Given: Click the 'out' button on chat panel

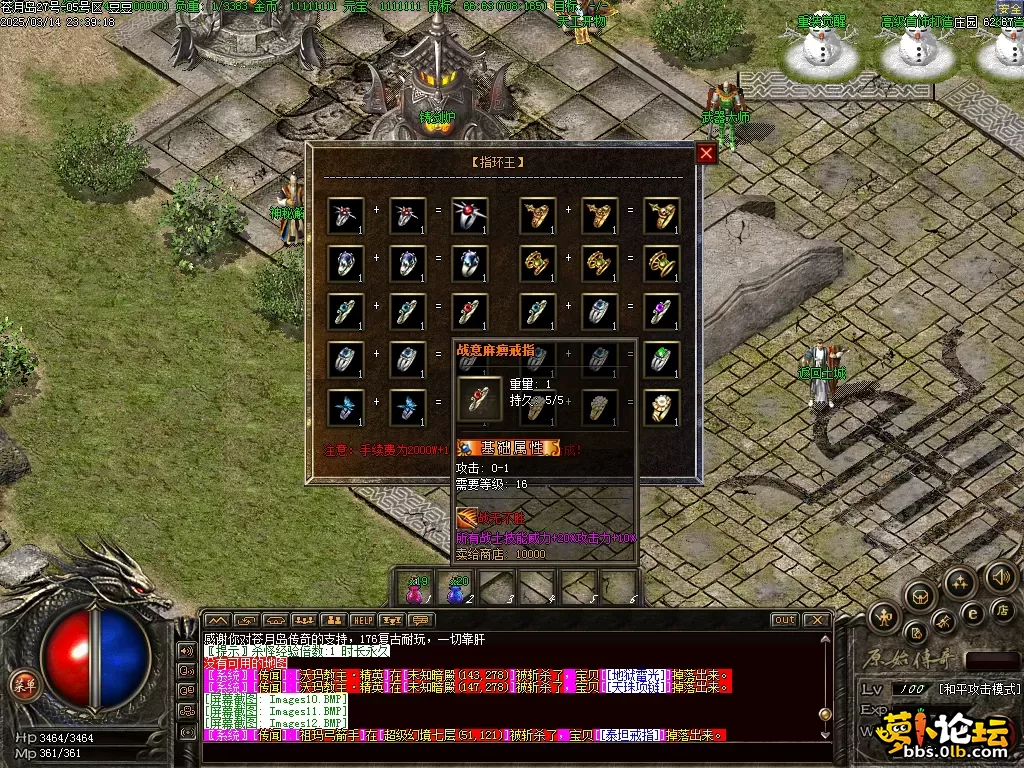Looking at the screenshot, I should tap(785, 620).
